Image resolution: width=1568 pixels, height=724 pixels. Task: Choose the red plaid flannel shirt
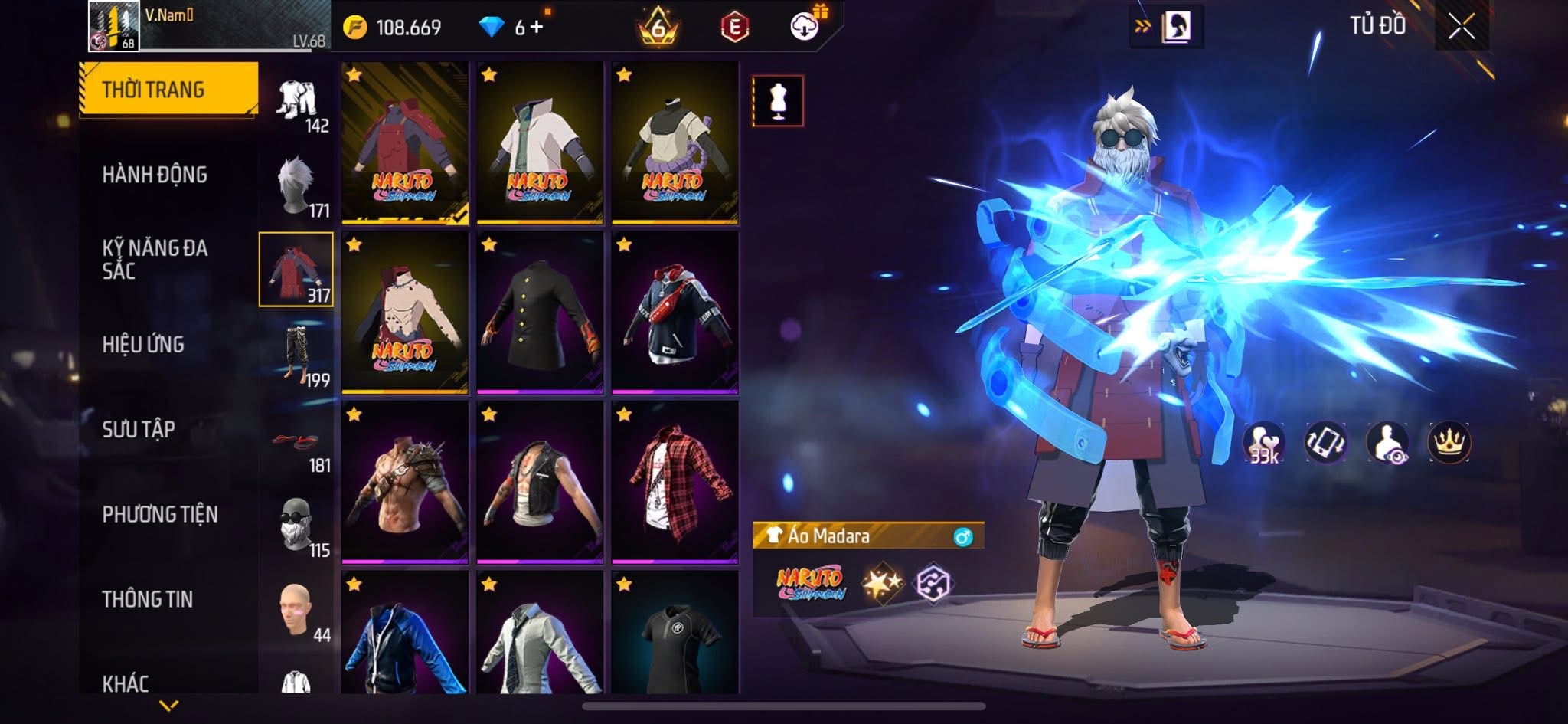tap(675, 483)
